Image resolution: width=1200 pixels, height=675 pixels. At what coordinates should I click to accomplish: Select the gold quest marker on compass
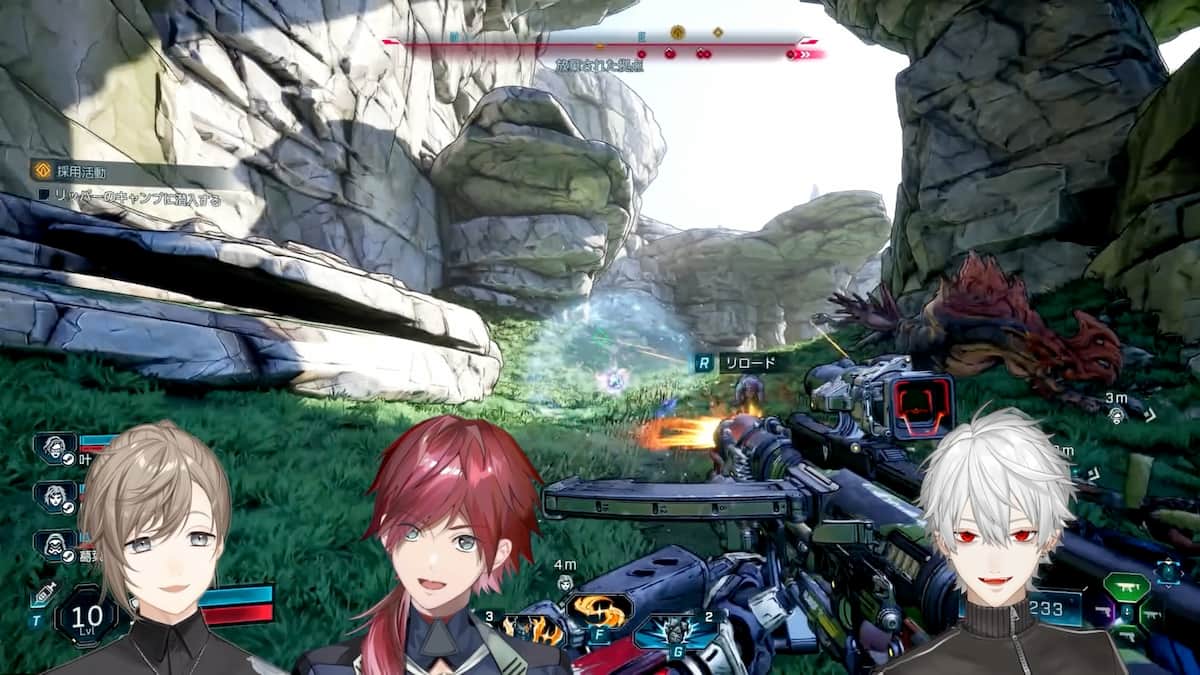677,32
